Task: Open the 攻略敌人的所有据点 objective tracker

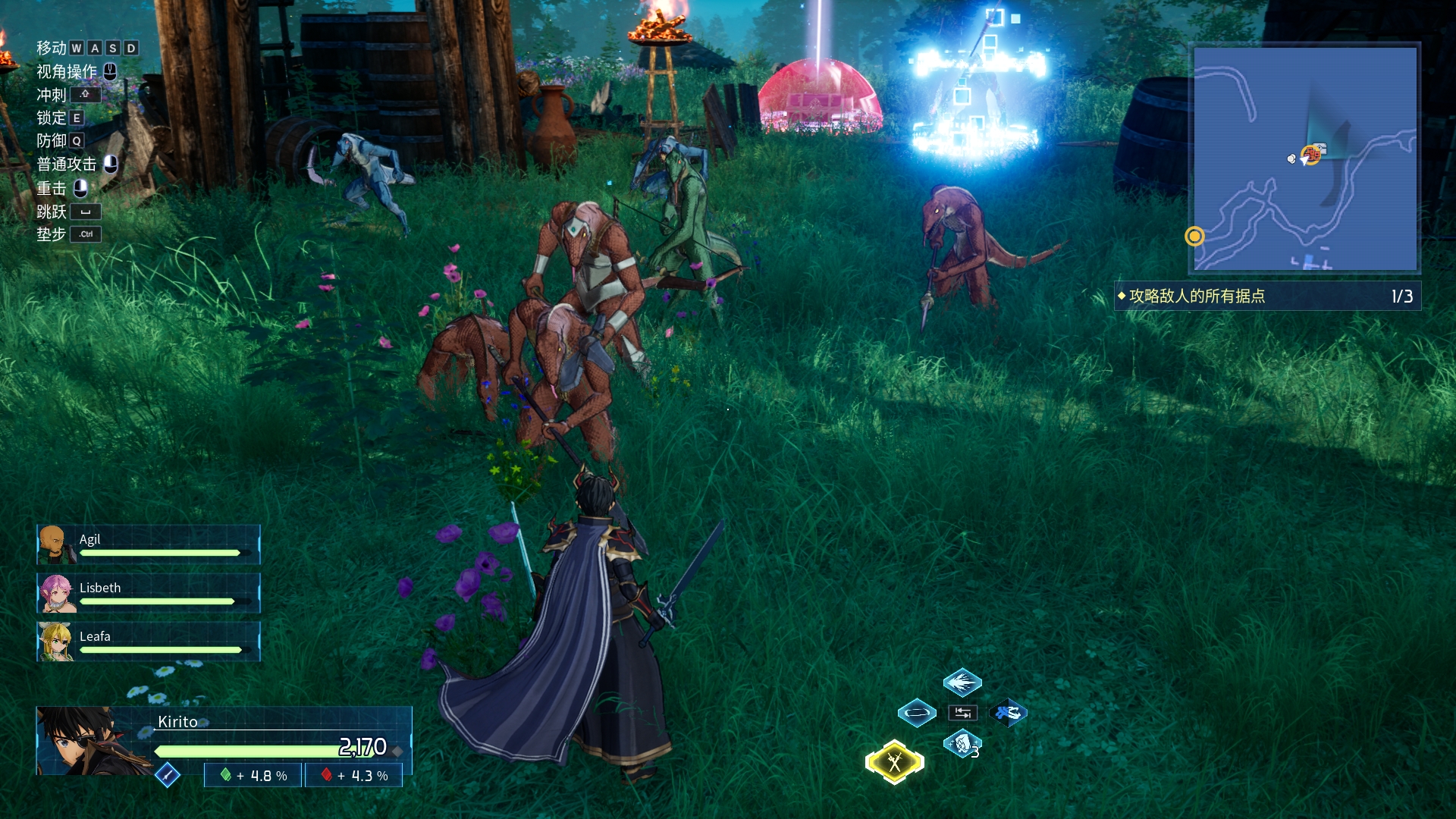Action: [1266, 296]
